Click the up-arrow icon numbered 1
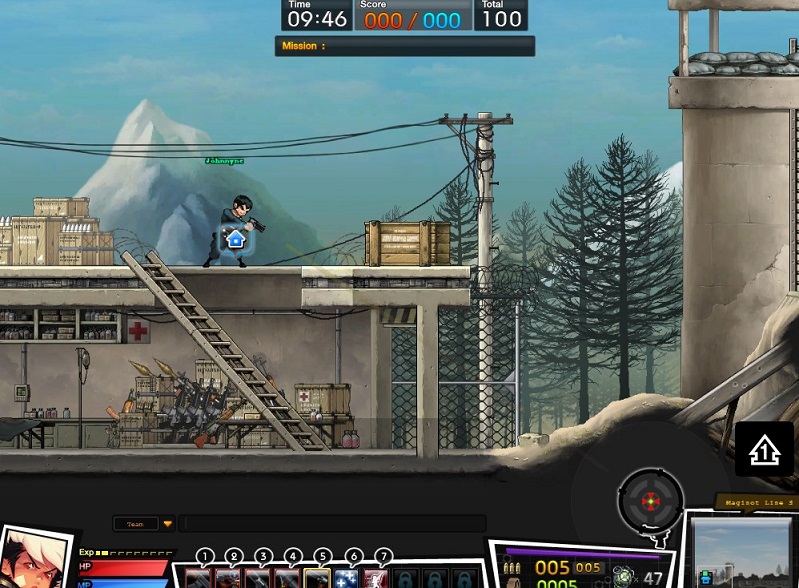799x588 pixels. pos(765,449)
